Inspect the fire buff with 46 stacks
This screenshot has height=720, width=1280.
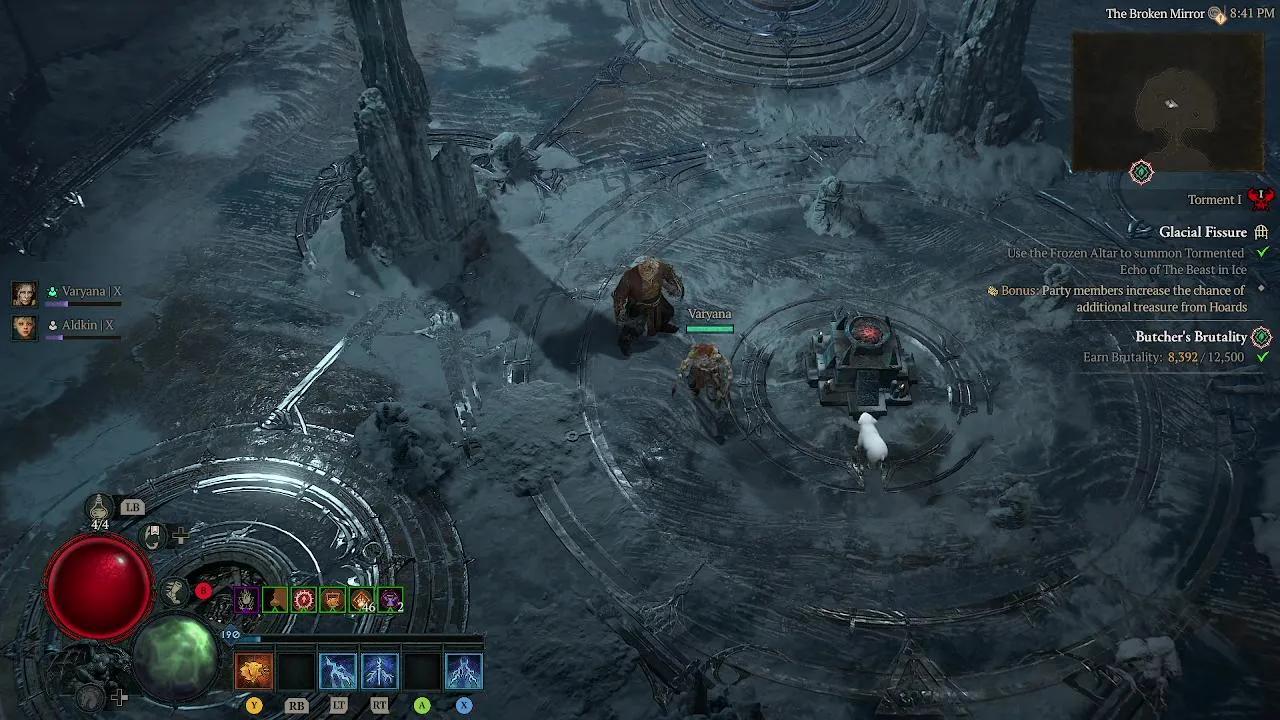(362, 599)
